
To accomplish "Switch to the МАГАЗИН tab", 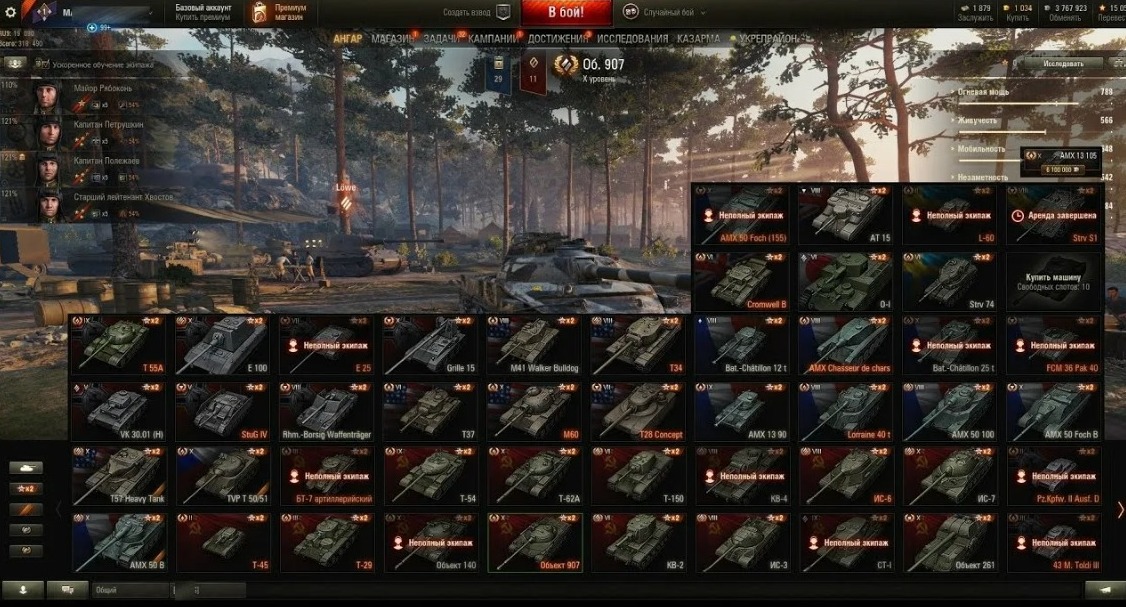I will coord(391,39).
